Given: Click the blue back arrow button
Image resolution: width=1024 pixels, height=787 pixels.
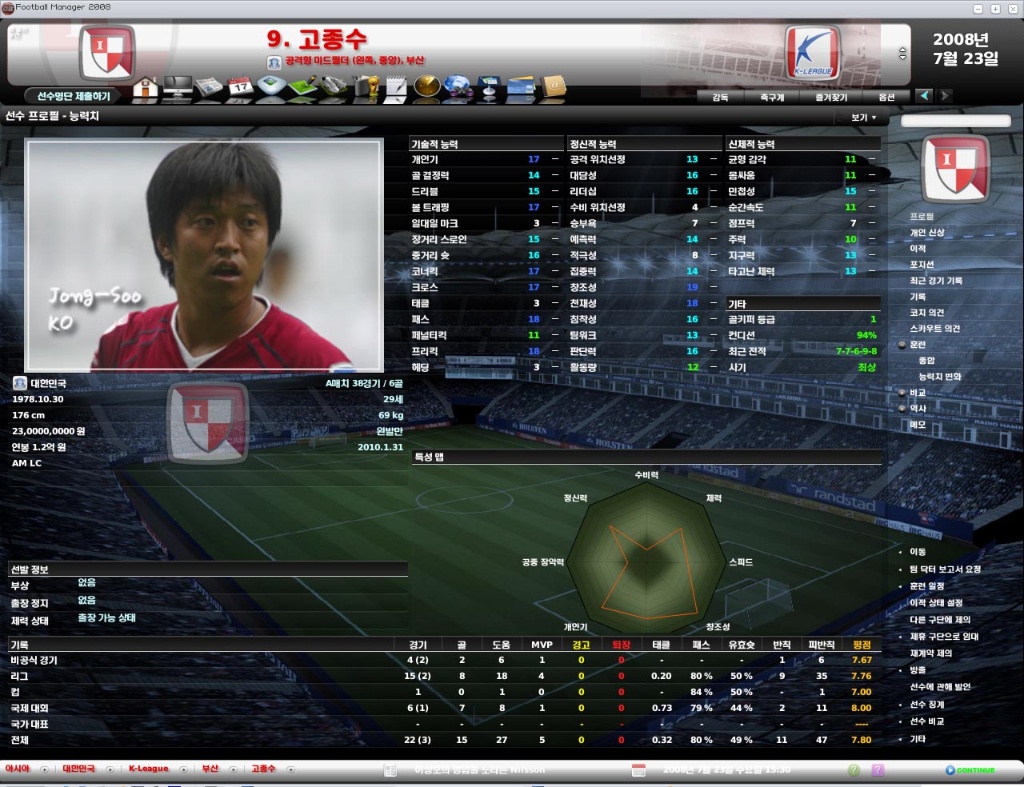Looking at the screenshot, I should 925,96.
